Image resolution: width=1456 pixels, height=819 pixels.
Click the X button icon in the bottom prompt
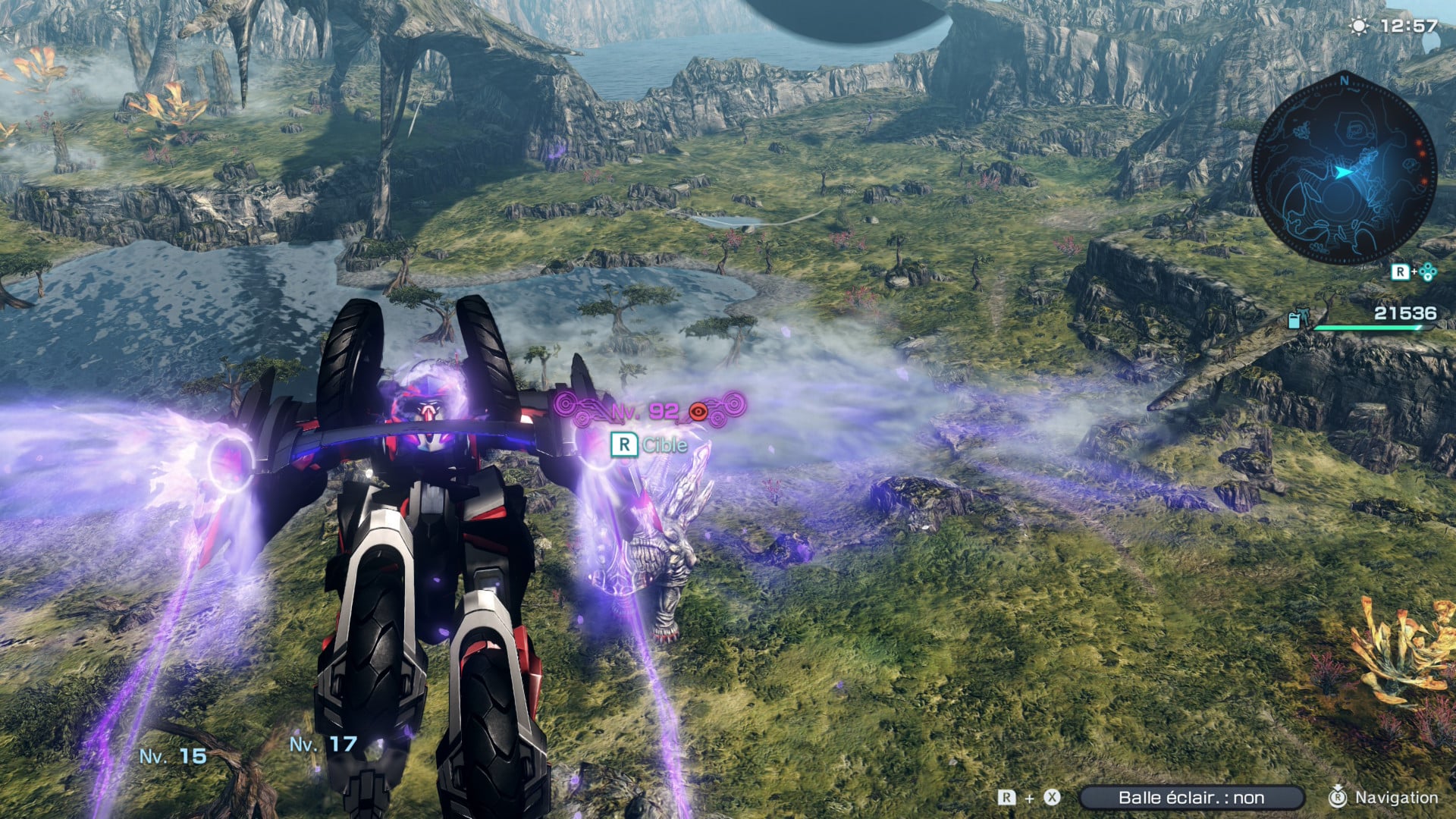click(1052, 797)
